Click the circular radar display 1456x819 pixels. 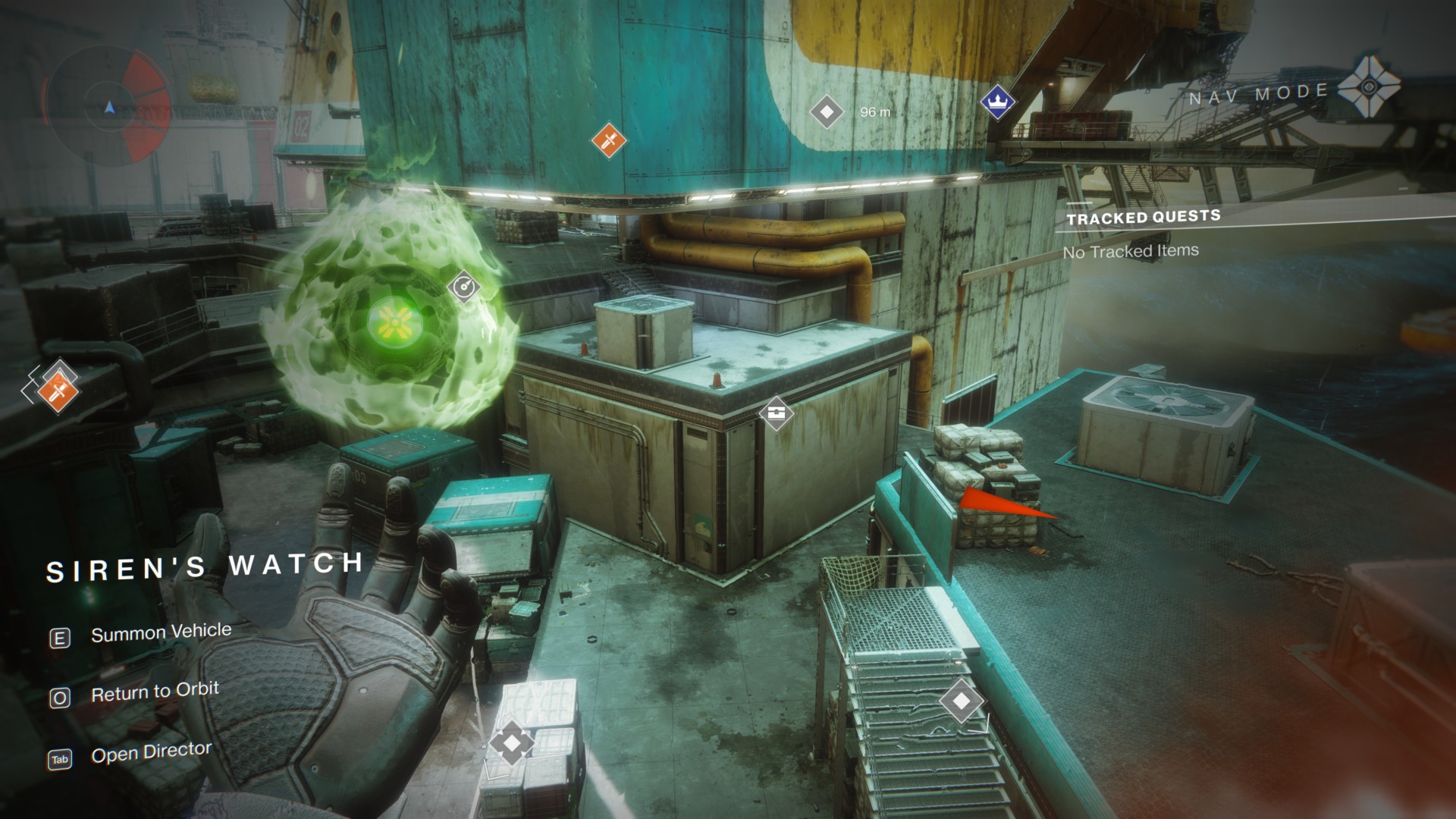(x=108, y=104)
